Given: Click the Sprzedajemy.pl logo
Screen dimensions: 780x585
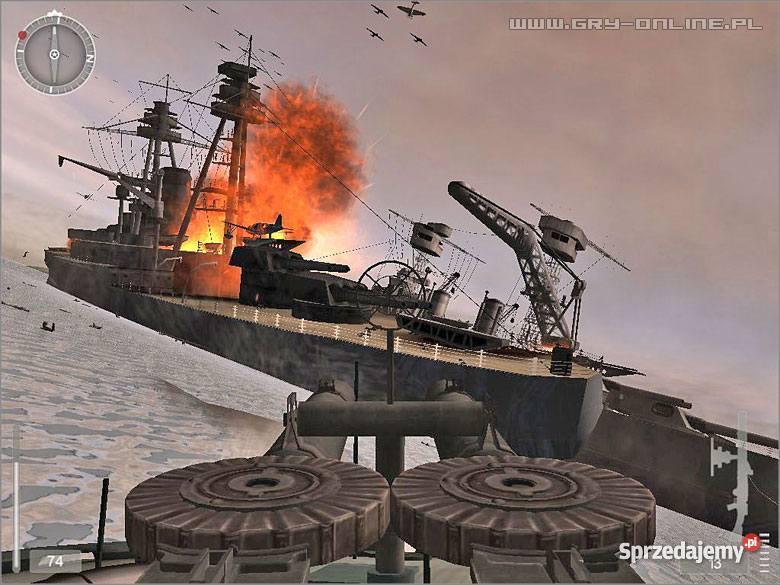Looking at the screenshot, I should click(x=688, y=551).
